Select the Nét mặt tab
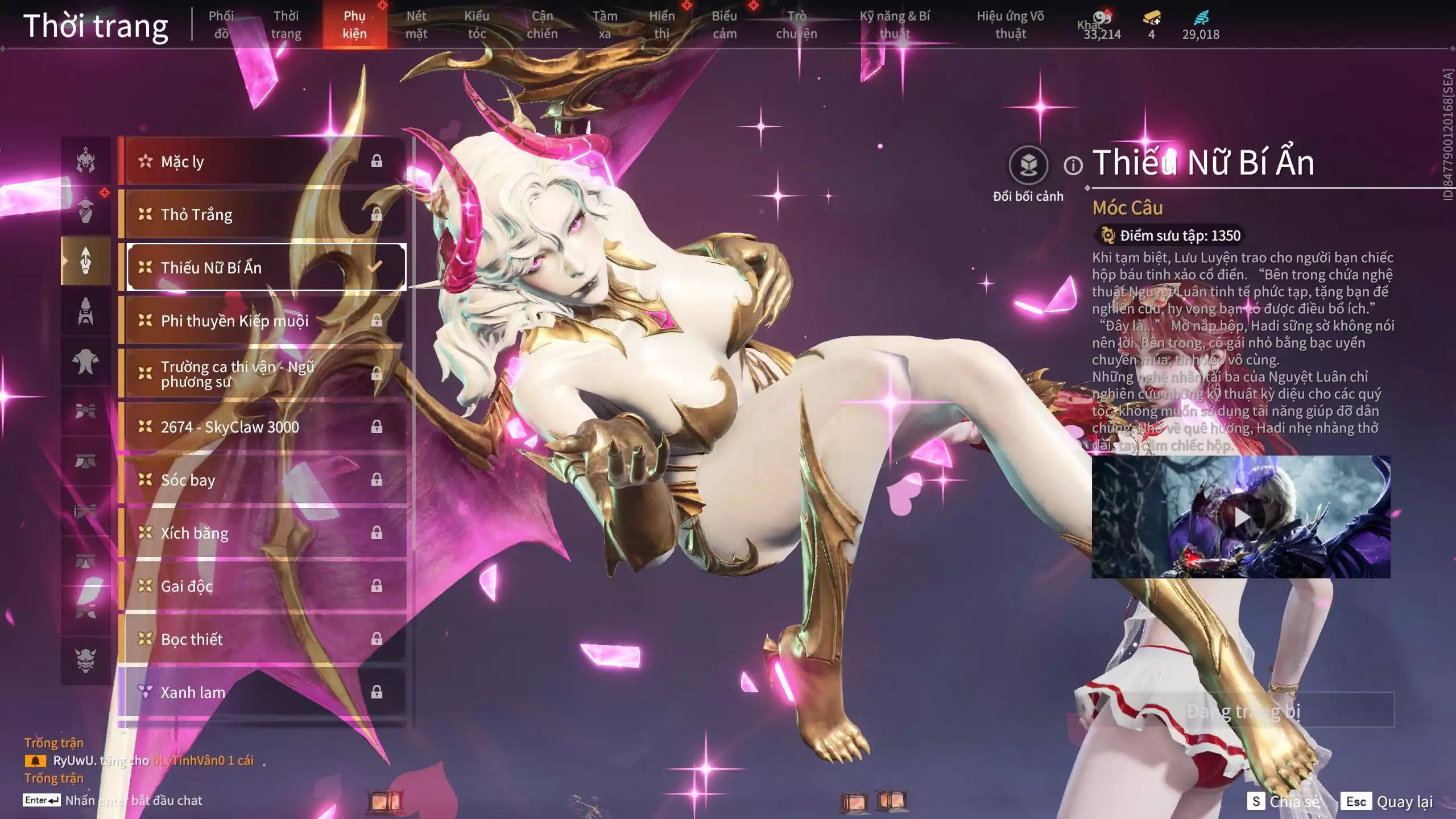The image size is (1456, 819). pyautogui.click(x=416, y=25)
